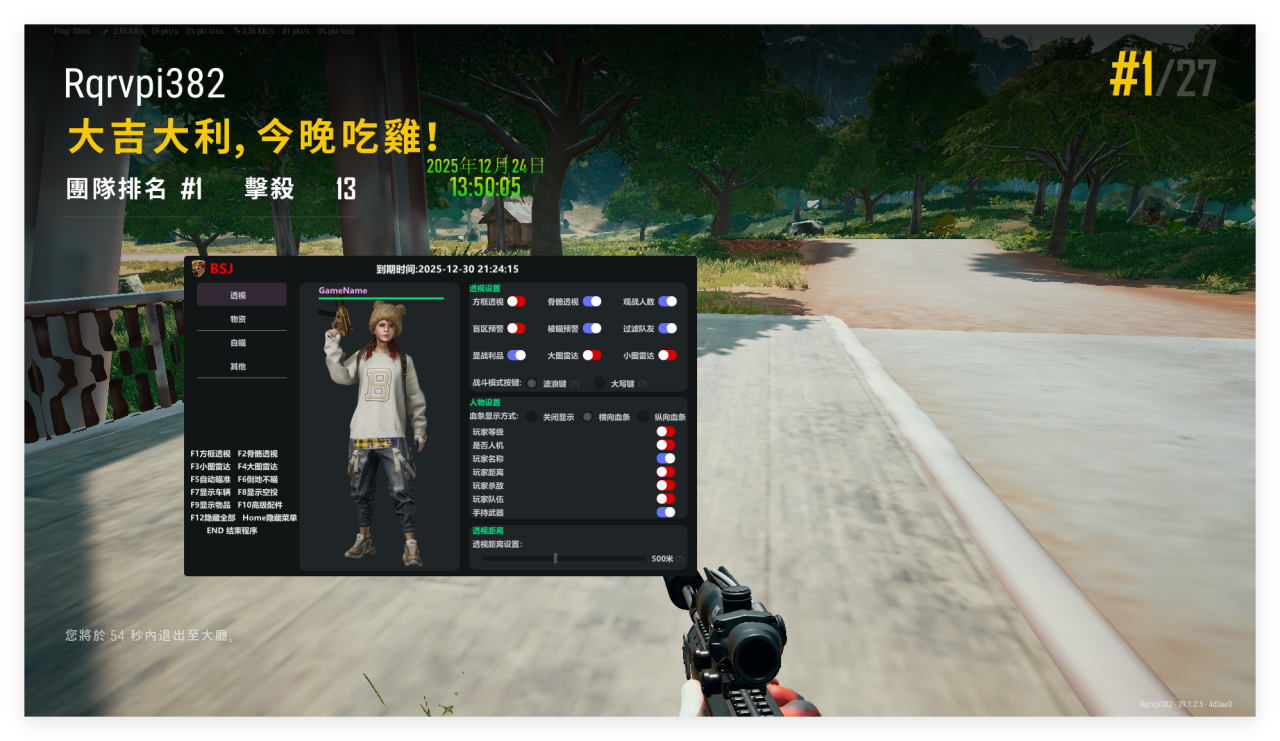Disable the 骨骼透视 toggle
The height and width of the screenshot is (741, 1280).
[x=592, y=302]
